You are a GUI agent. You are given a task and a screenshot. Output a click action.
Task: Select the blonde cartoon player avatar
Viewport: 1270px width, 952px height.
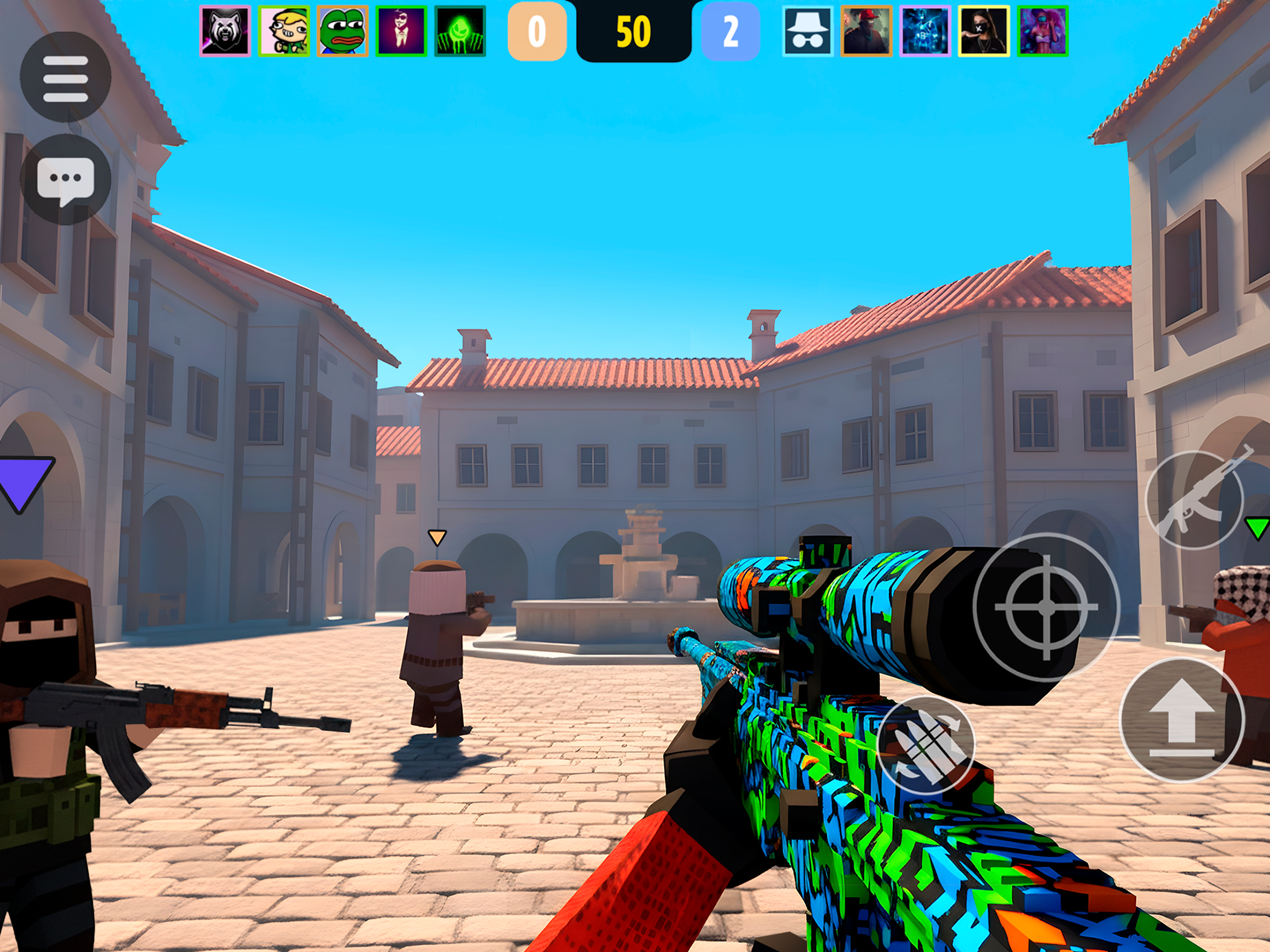284,31
